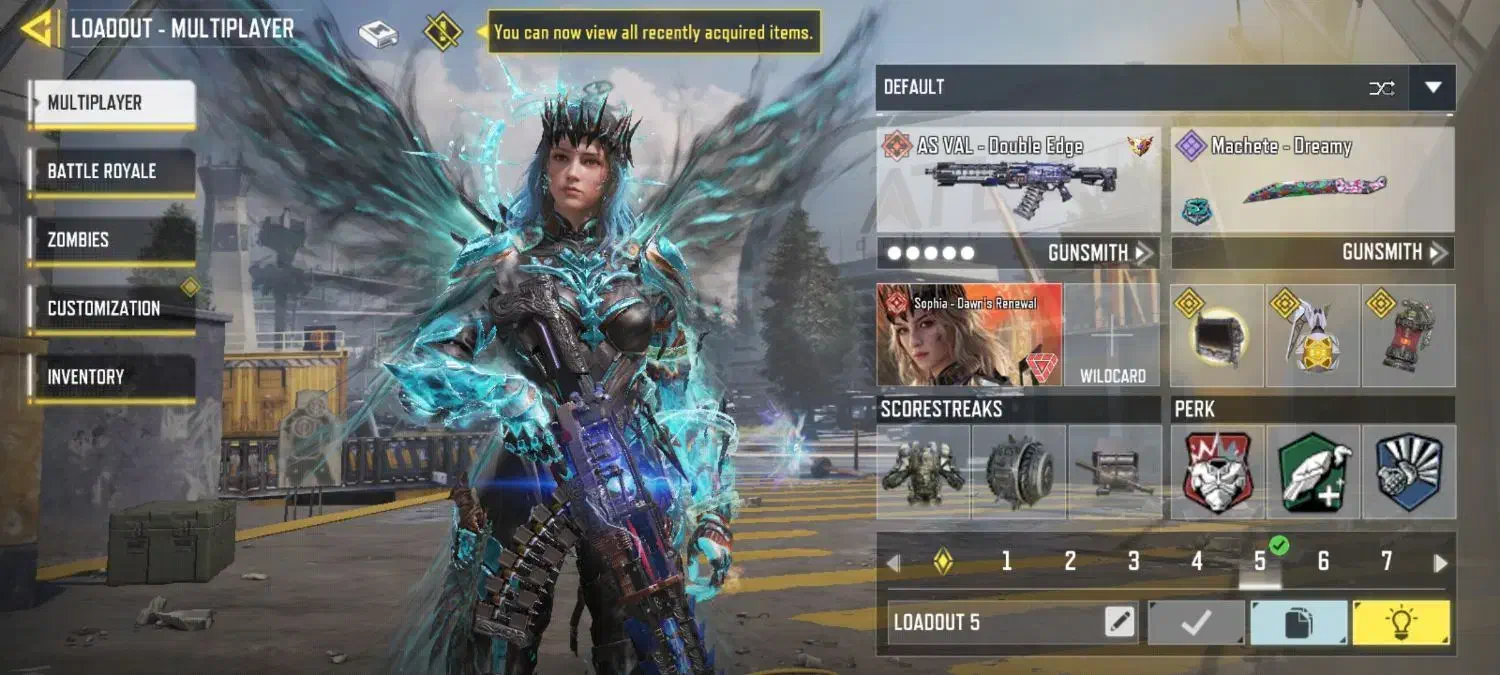This screenshot has width=1500, height=675.
Task: Show next loadouts with right arrow
Action: [x=1440, y=563]
